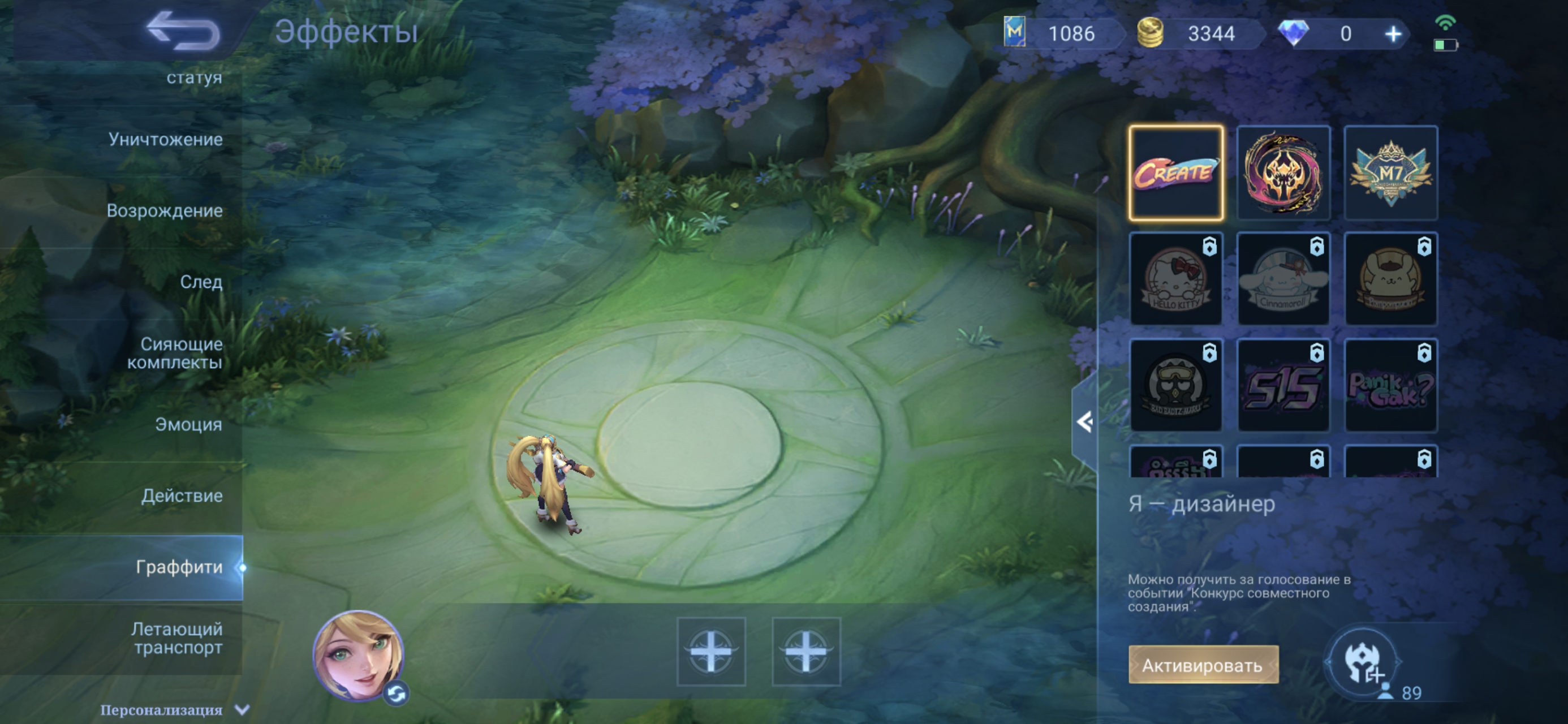1568x724 pixels.
Task: Select the След effects tab
Action: point(201,282)
